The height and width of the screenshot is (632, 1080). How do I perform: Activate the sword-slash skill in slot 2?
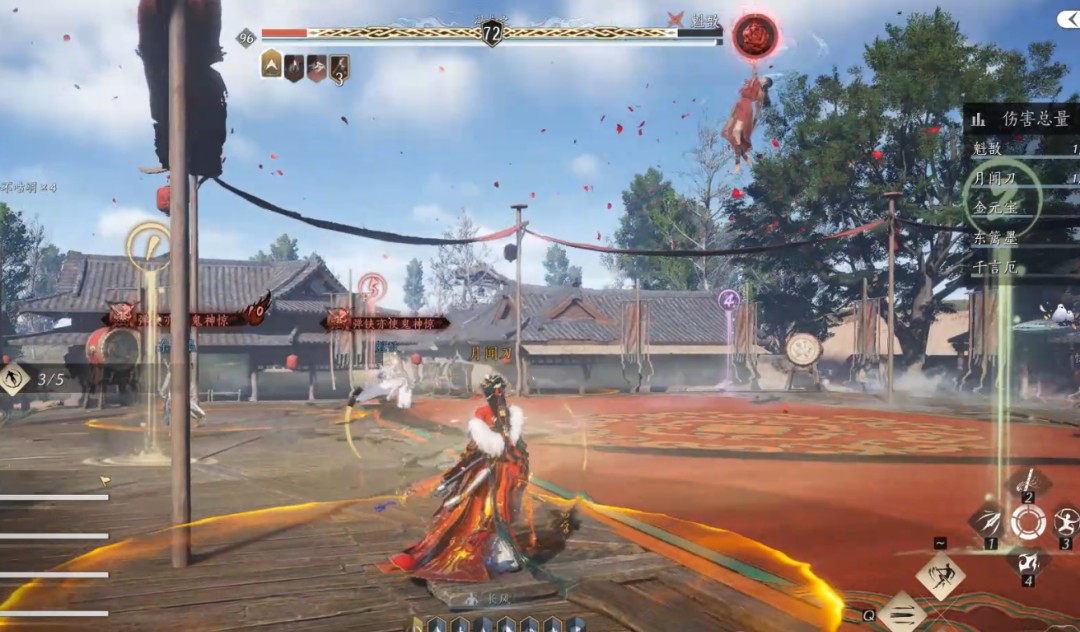tap(1027, 482)
